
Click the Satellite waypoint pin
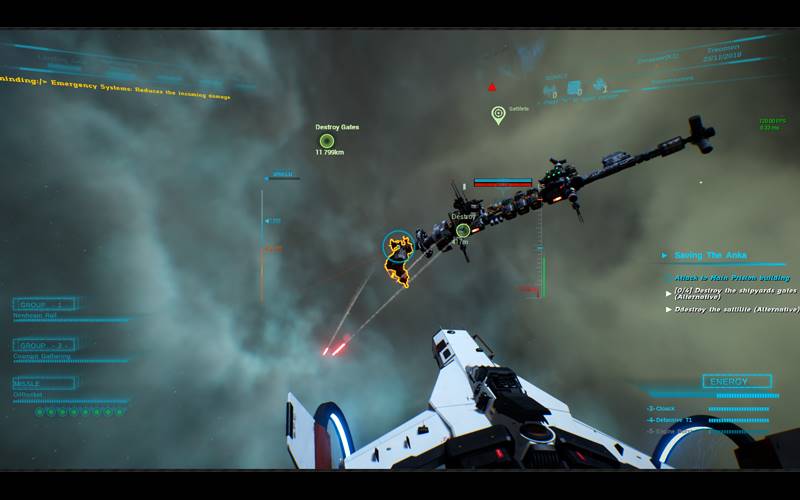pyautogui.click(x=498, y=115)
